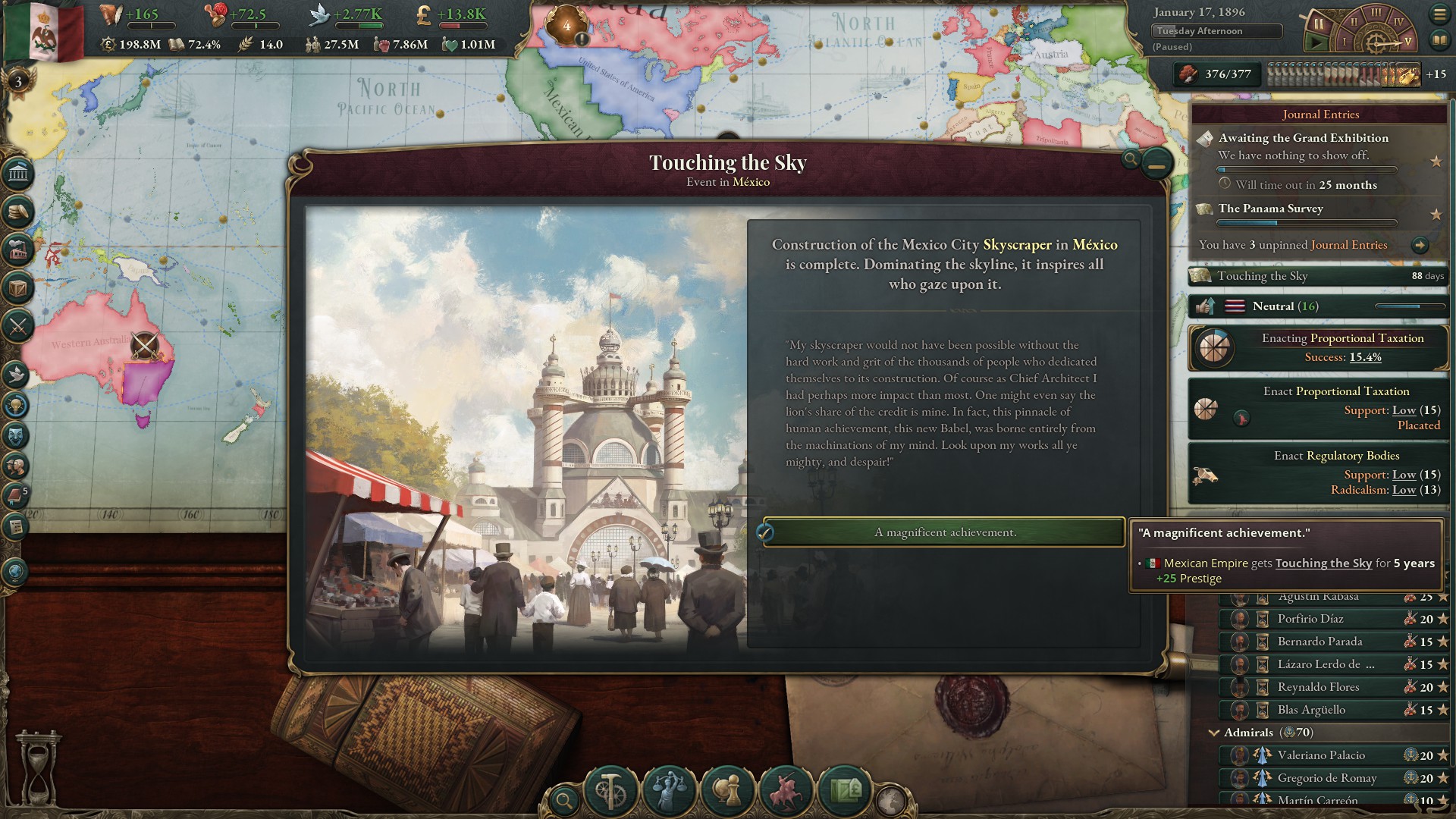Open the lightbulb Technology panel
This screenshot has height=819, width=1456.
click(17, 406)
